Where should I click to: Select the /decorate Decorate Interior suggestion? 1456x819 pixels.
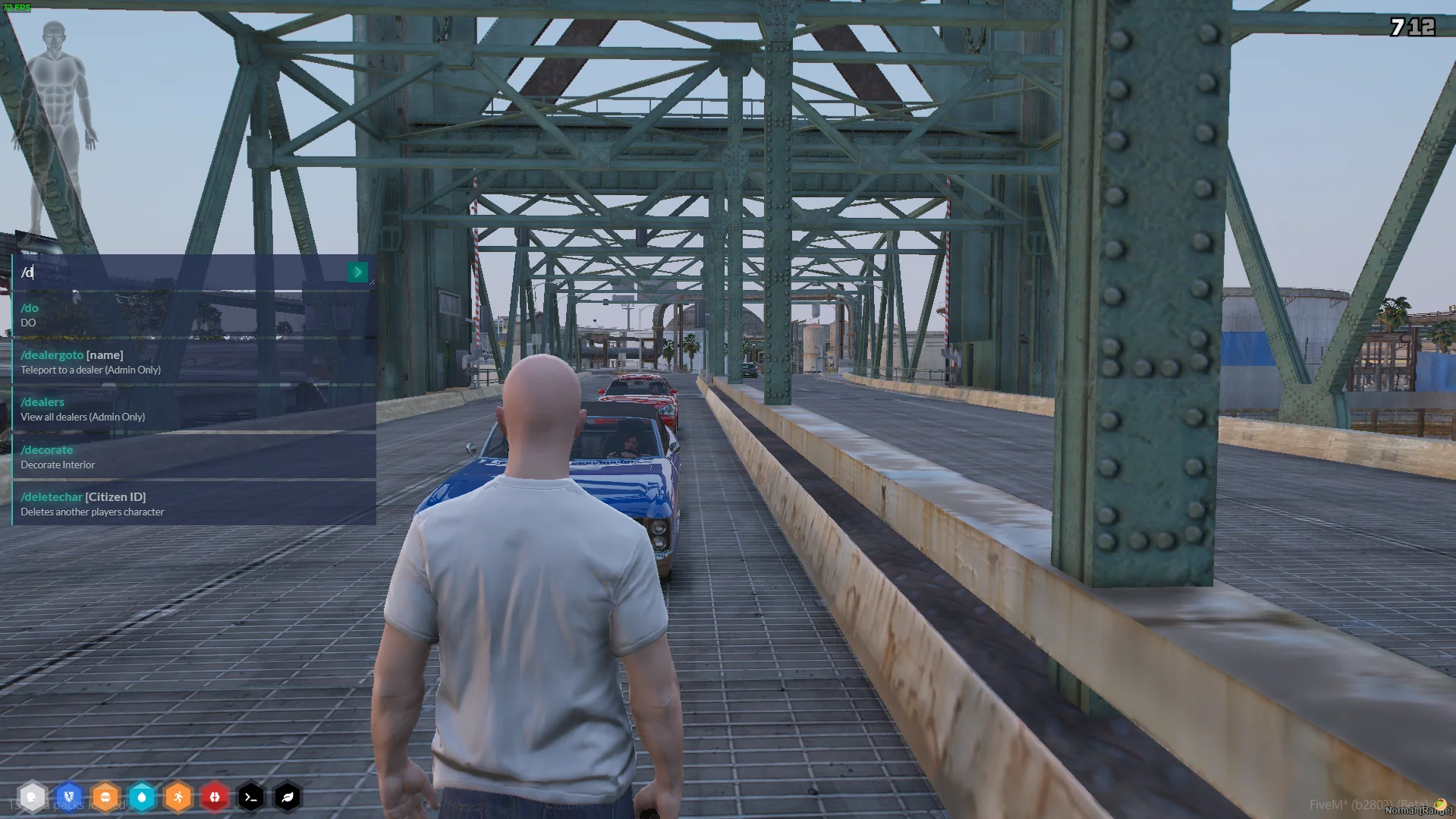[193, 457]
